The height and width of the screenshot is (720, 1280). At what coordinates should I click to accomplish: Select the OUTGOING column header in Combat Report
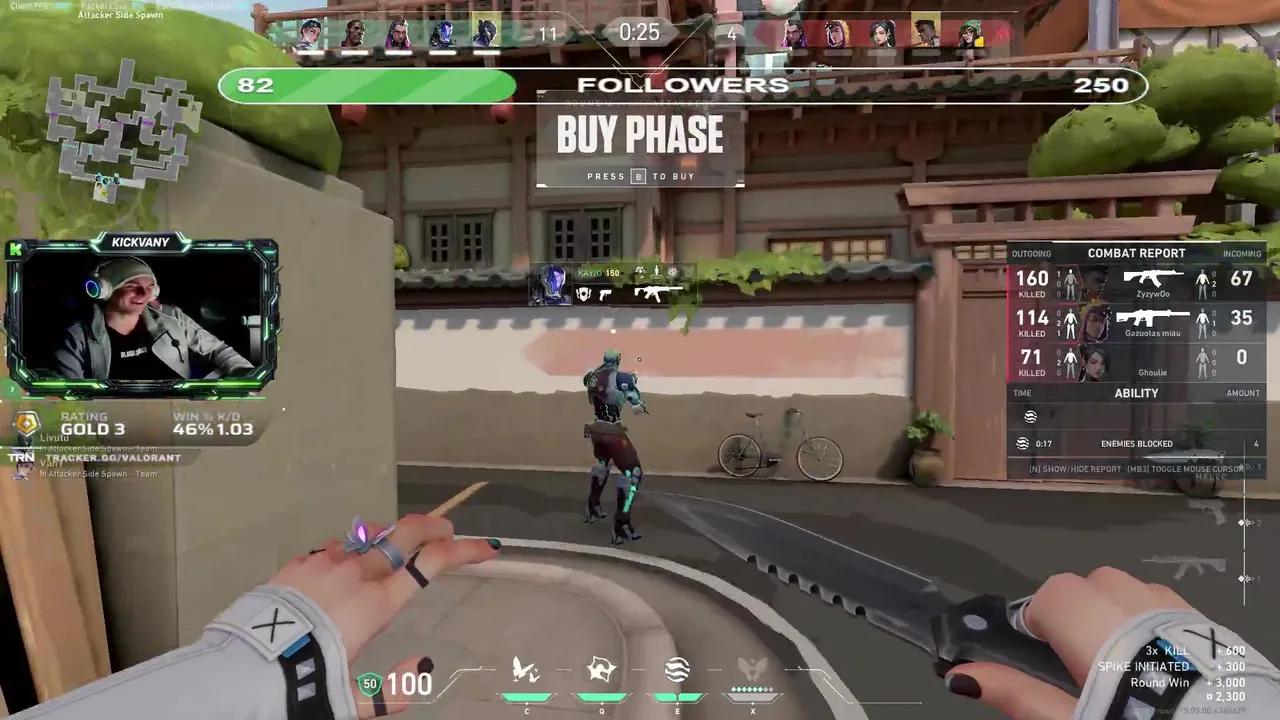[x=1031, y=253]
